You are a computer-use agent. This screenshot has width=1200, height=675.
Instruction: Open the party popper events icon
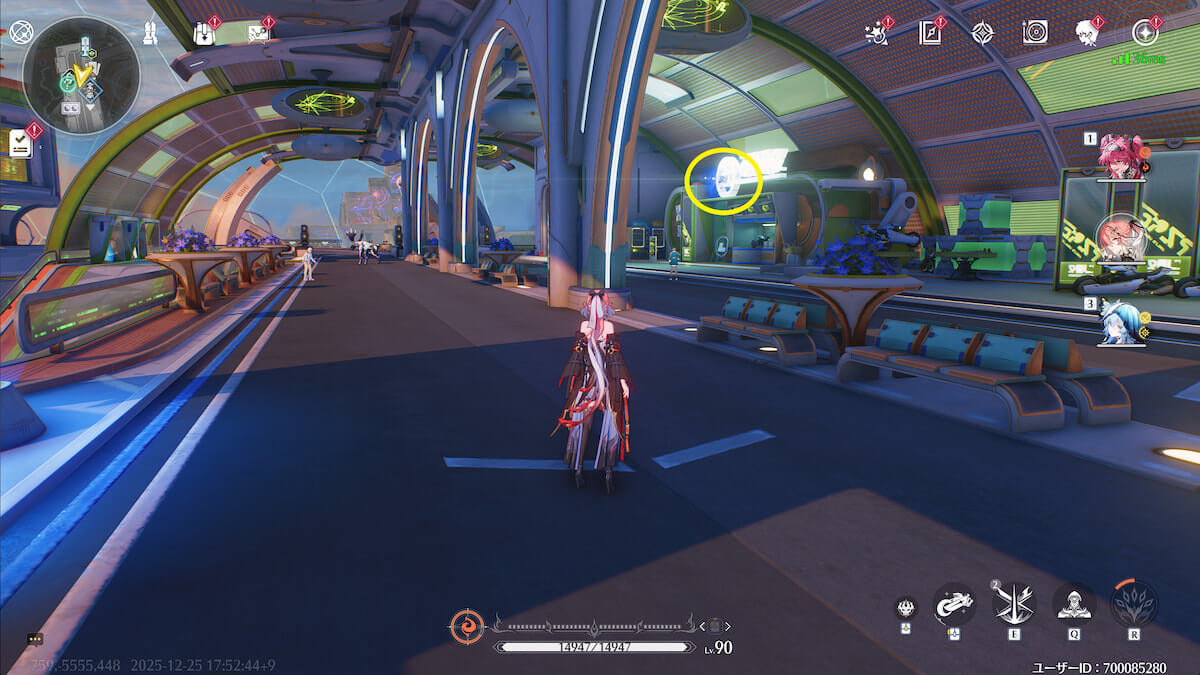click(x=878, y=33)
